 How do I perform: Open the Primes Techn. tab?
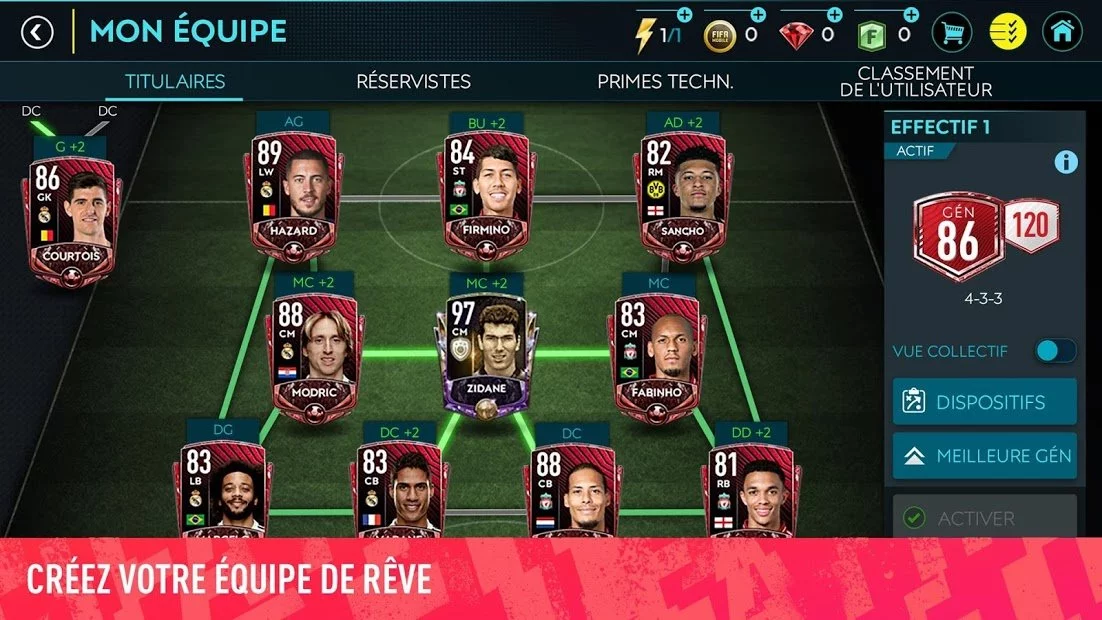pyautogui.click(x=665, y=82)
